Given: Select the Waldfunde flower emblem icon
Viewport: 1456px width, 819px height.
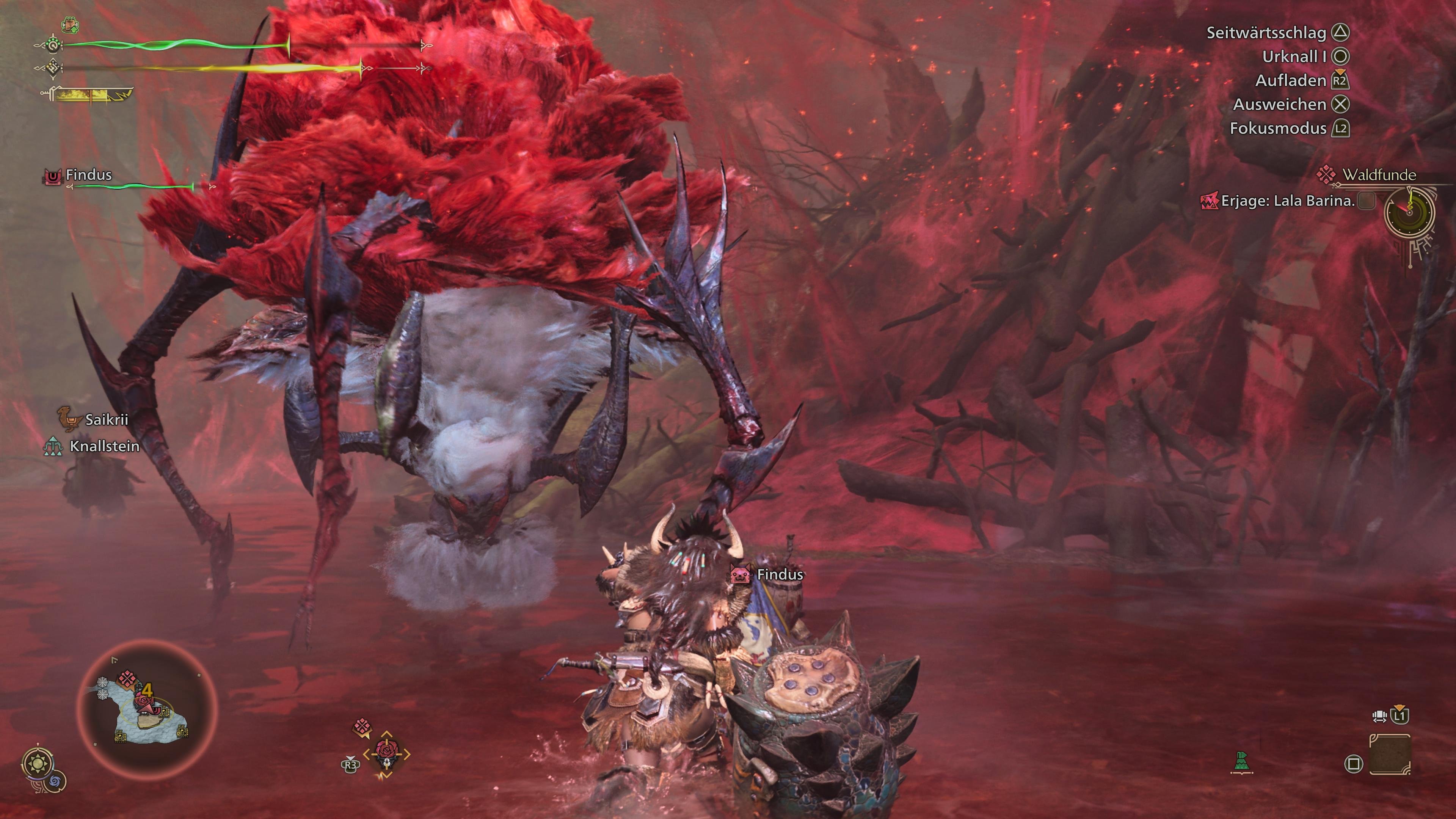Looking at the screenshot, I should (1327, 174).
